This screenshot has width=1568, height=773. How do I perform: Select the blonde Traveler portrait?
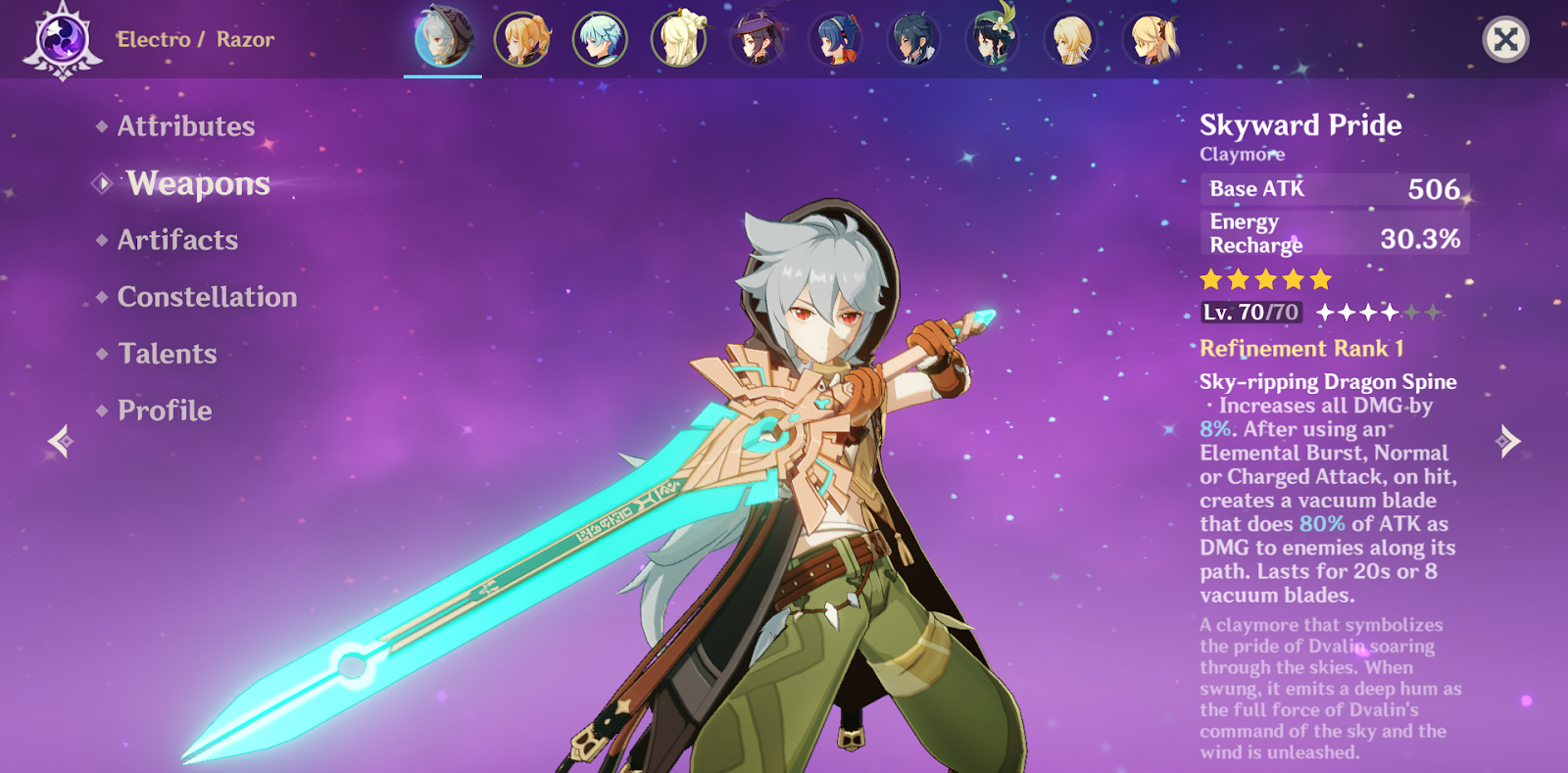click(x=1070, y=39)
